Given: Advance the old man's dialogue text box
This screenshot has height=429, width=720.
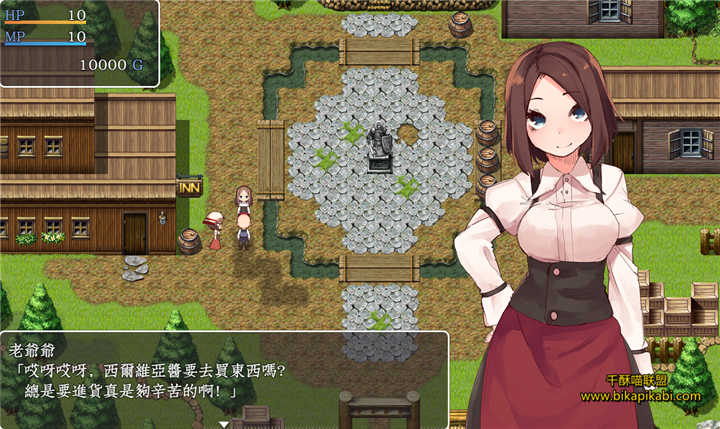Looking at the screenshot, I should pyautogui.click(x=224, y=379).
